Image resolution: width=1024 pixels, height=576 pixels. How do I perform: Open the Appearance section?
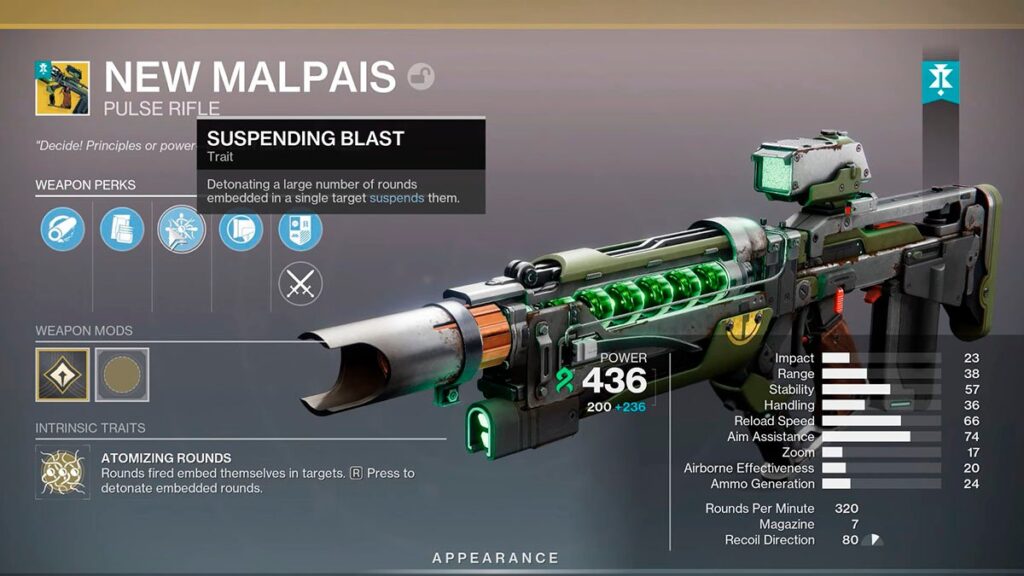(x=495, y=558)
